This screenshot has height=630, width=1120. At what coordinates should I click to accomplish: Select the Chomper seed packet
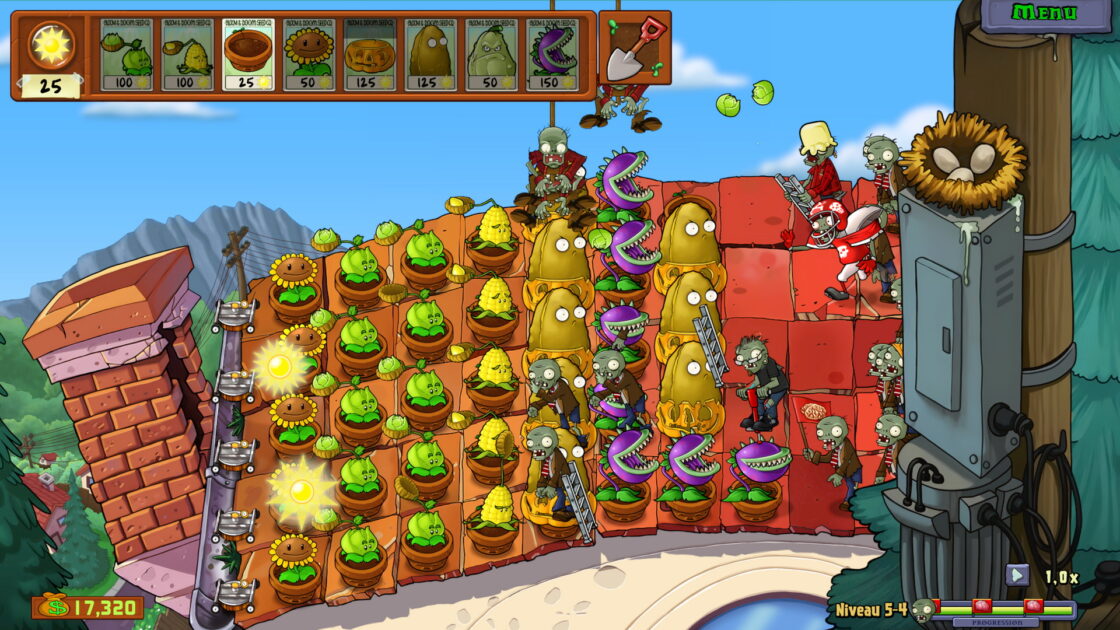click(x=553, y=55)
